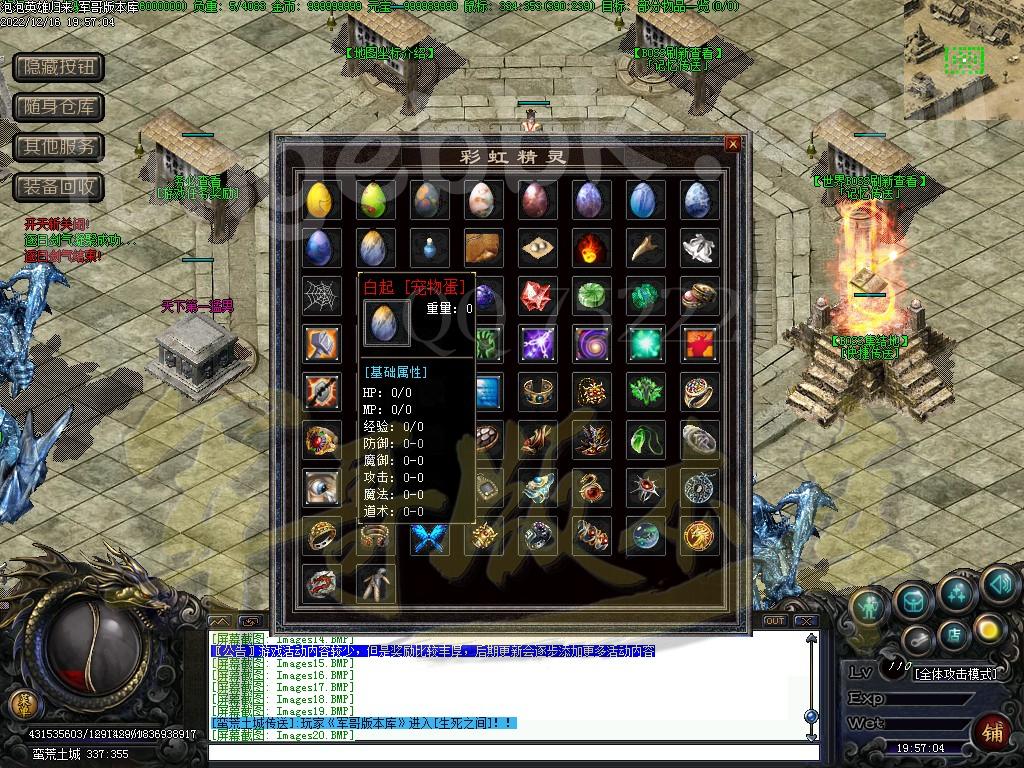Select the red crystal item slot
This screenshot has width=1024, height=768.
pos(537,295)
